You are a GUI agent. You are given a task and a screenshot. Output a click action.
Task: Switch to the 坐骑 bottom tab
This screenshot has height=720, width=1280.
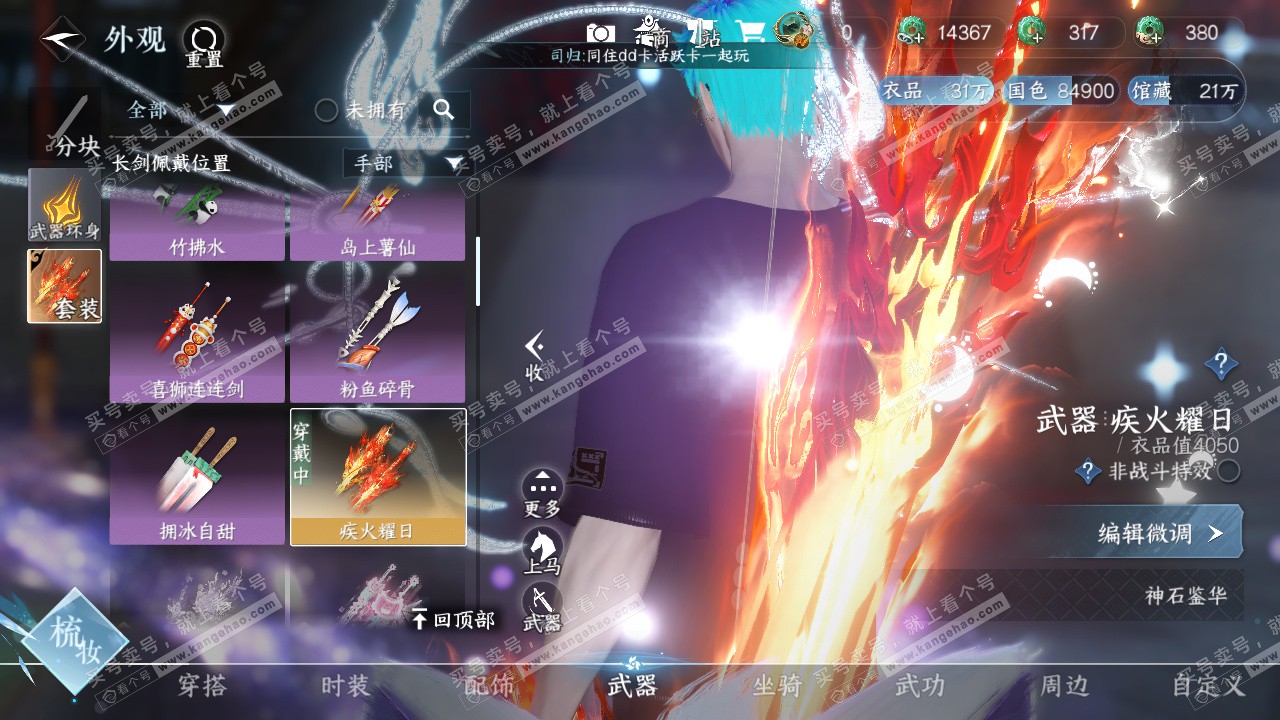click(777, 685)
